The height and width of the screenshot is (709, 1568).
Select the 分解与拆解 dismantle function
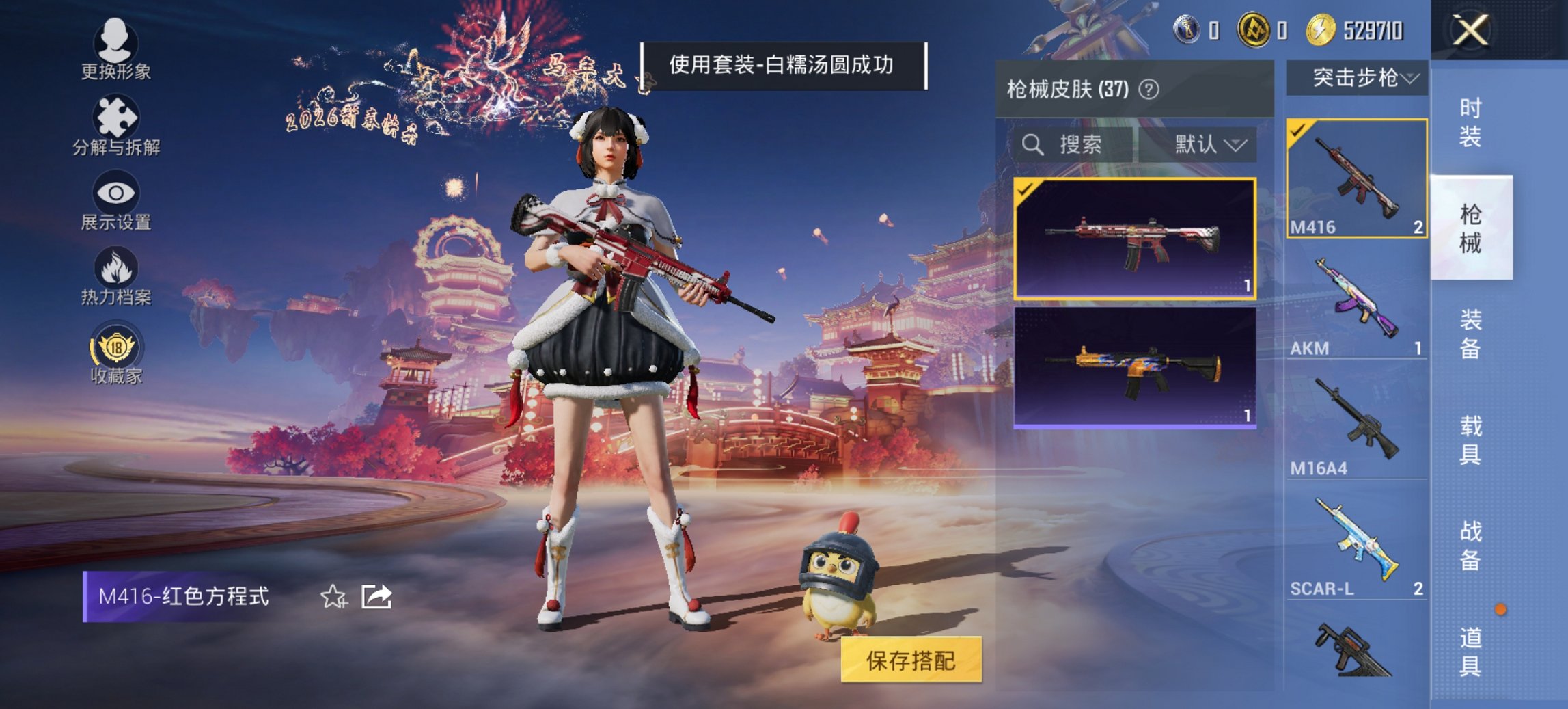click(116, 123)
